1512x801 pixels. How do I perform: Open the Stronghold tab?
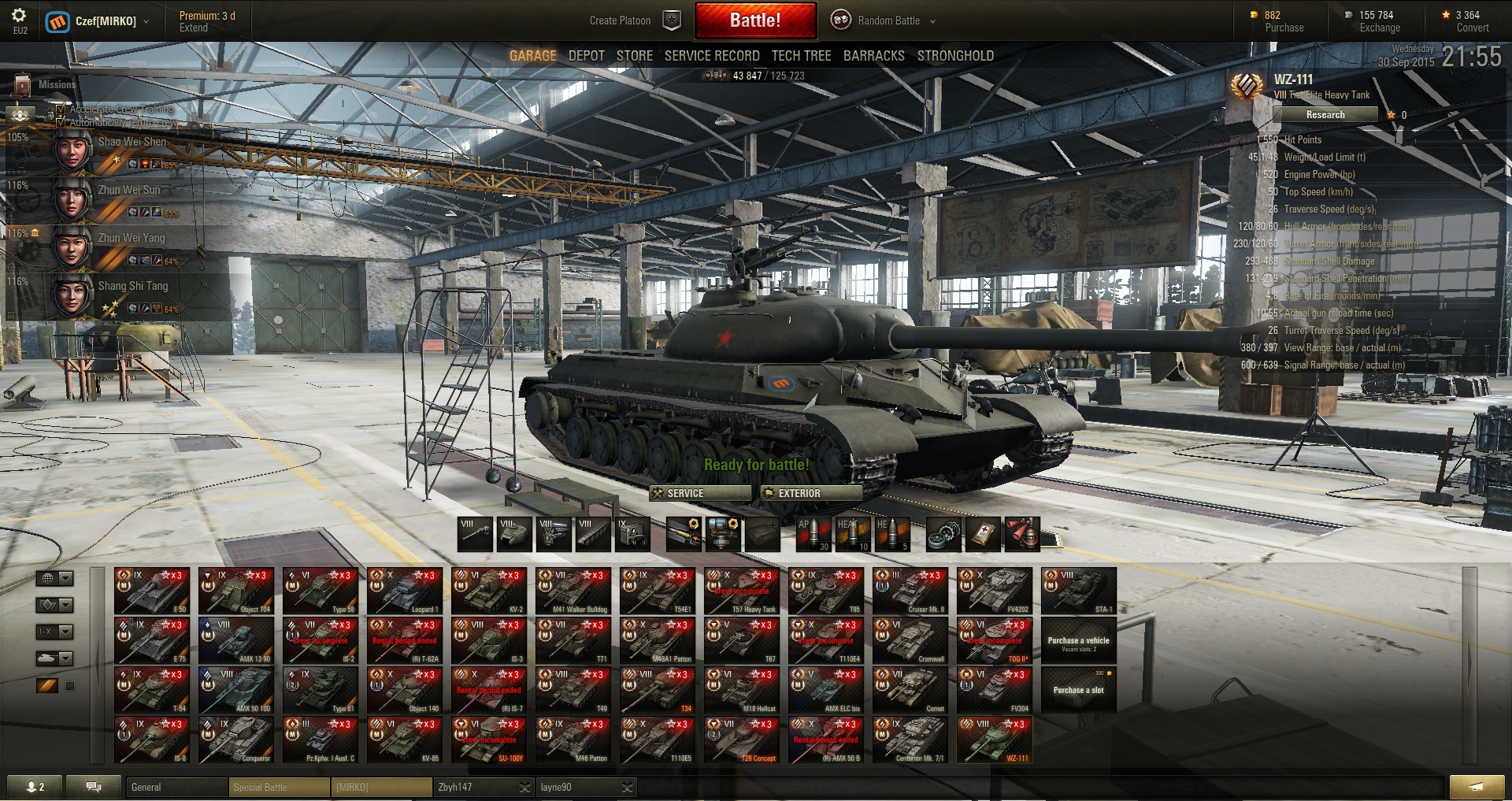pyautogui.click(x=954, y=56)
